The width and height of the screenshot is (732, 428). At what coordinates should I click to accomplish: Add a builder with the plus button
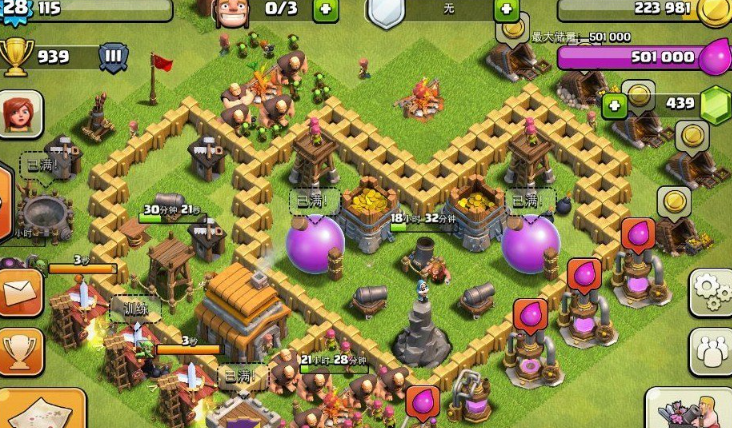tap(325, 10)
